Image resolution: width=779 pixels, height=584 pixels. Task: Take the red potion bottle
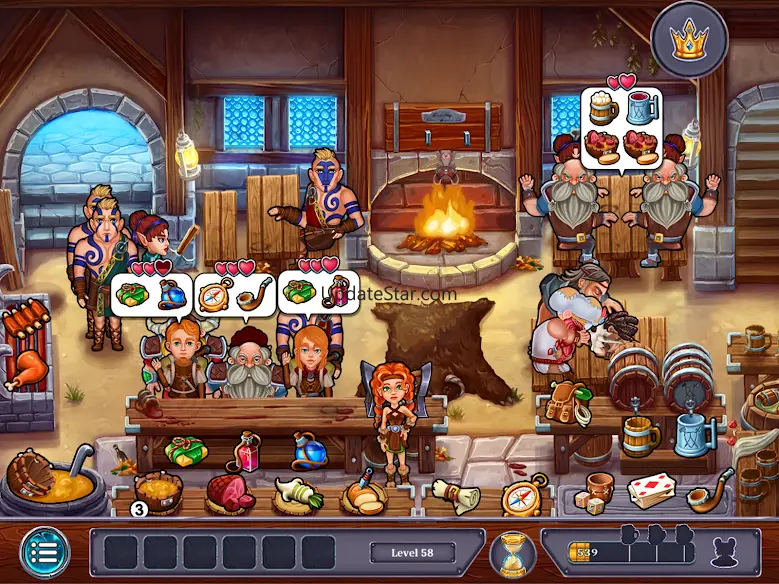point(246,452)
